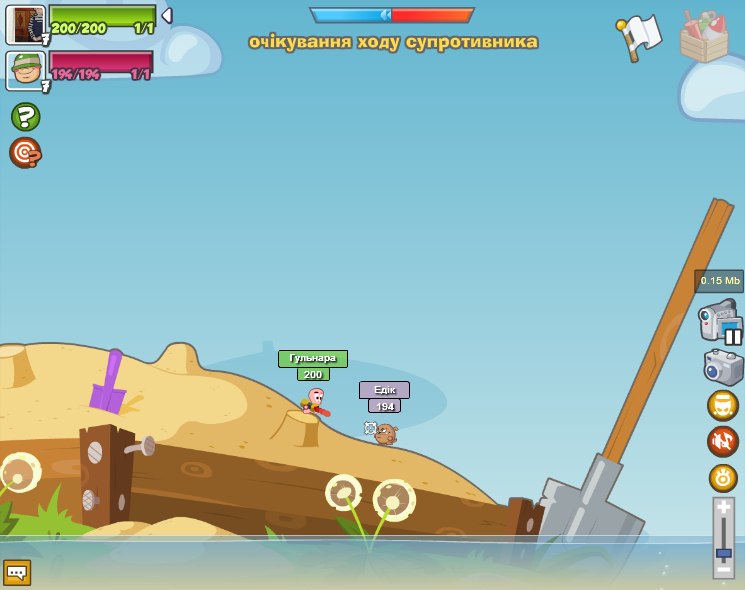Click the target with question mark icon
Image resolution: width=745 pixels, height=590 pixels.
(25, 153)
